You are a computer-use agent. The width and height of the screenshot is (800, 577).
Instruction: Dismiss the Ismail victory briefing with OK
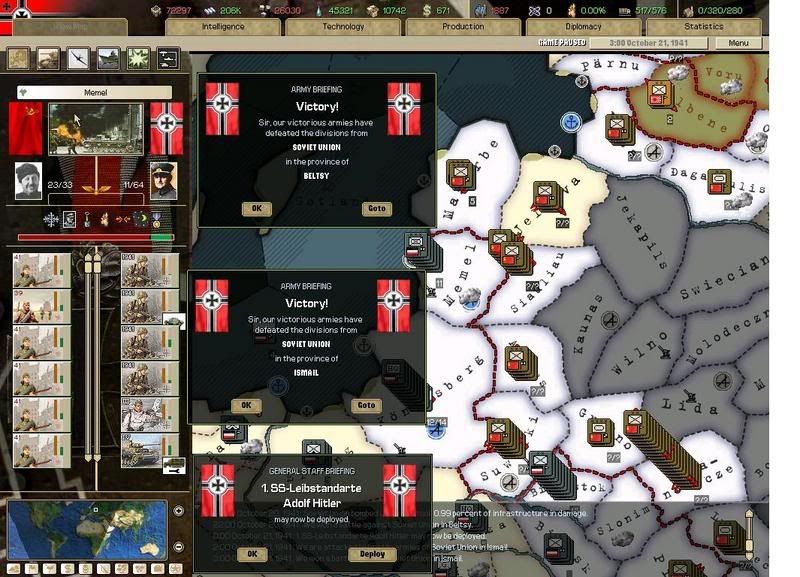[246, 405]
